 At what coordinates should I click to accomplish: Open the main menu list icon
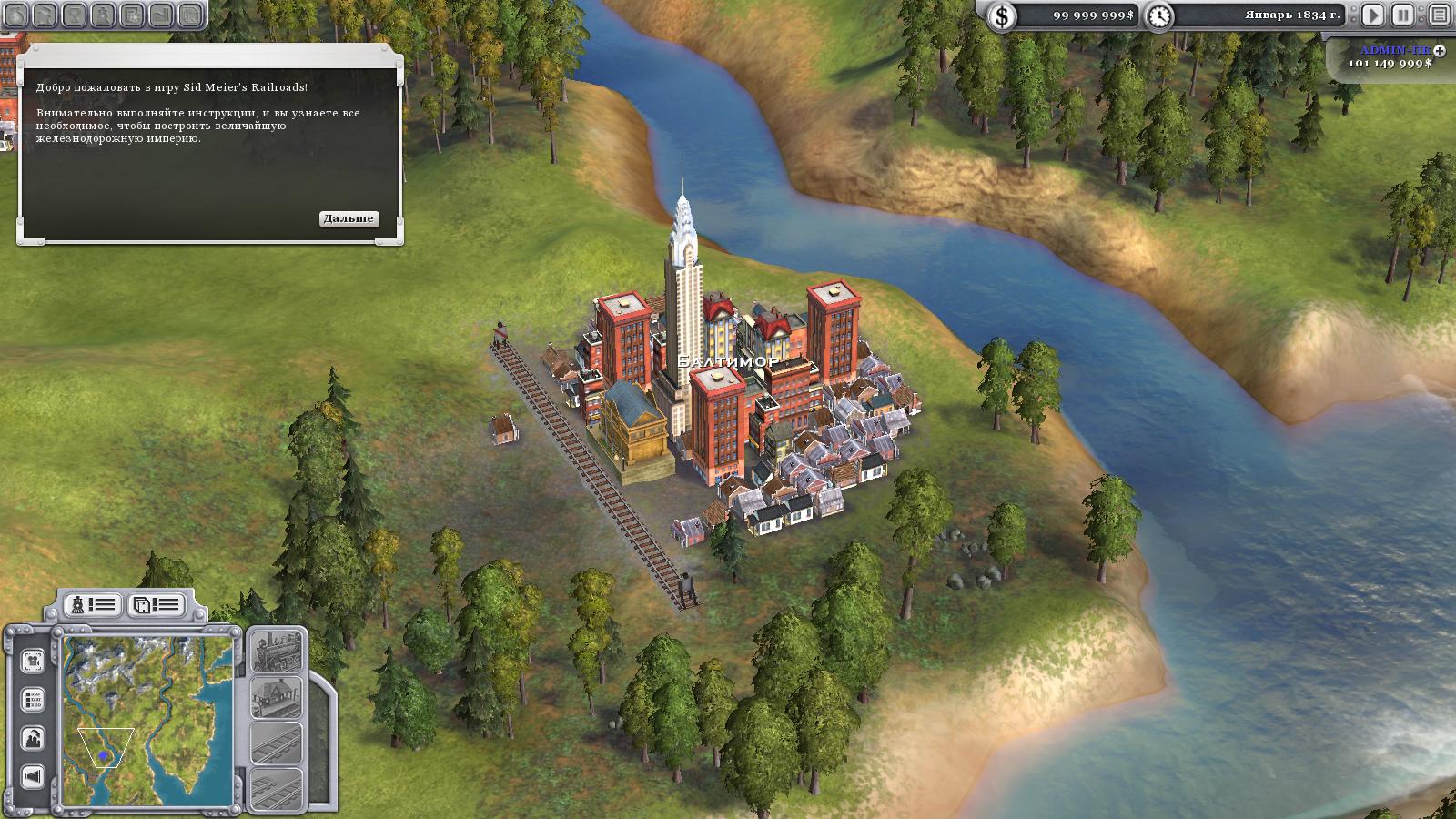[1439, 15]
